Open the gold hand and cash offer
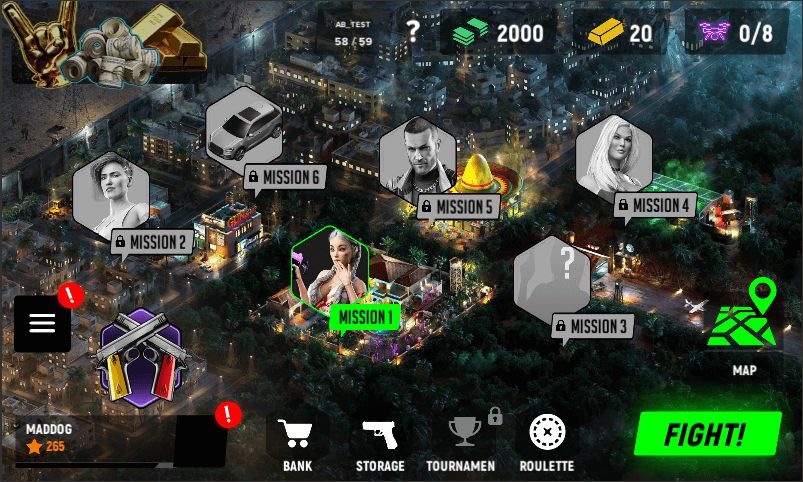Image resolution: width=803 pixels, height=482 pixels. [x=106, y=42]
